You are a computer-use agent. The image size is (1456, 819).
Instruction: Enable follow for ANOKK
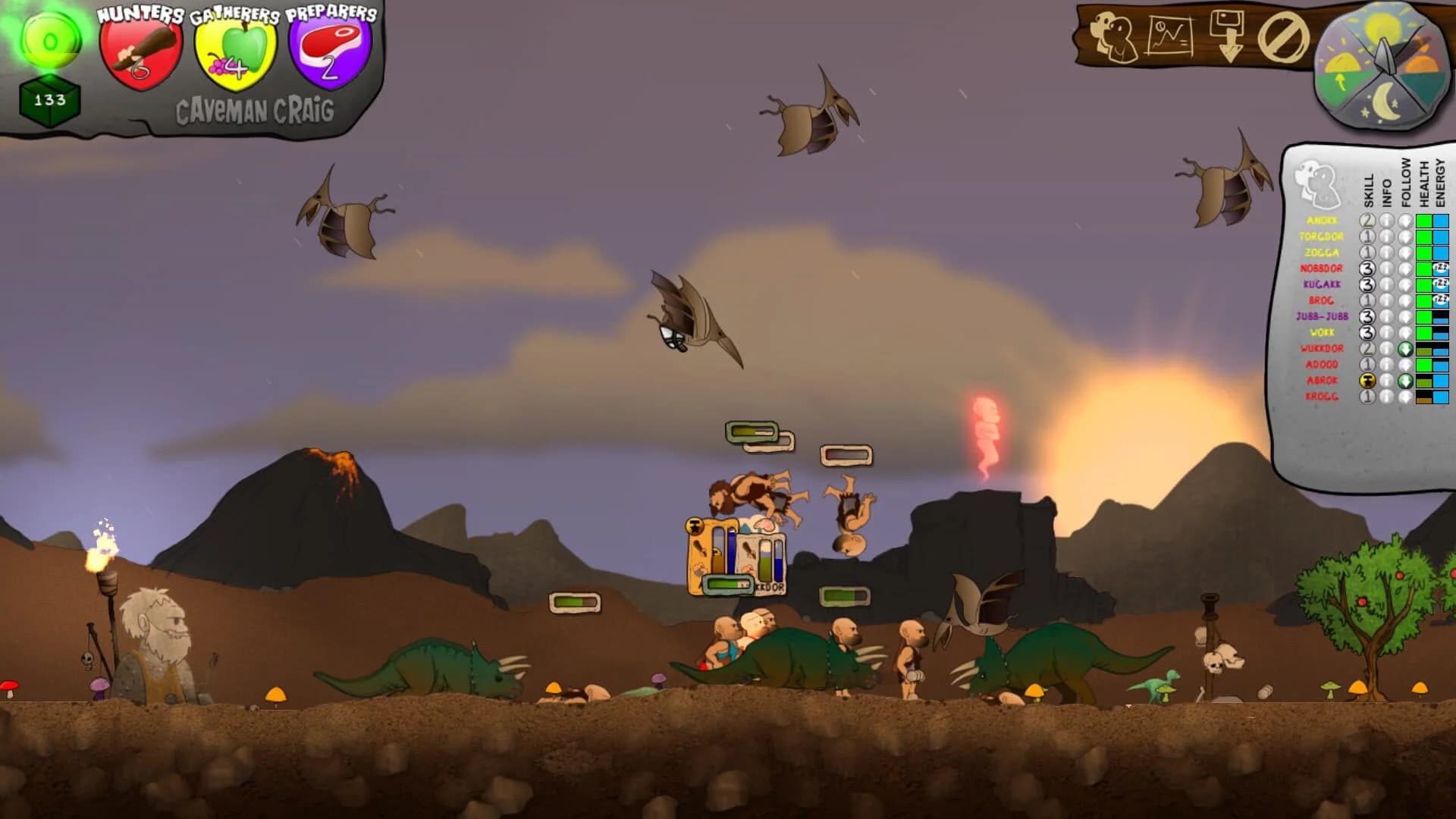coord(1405,219)
